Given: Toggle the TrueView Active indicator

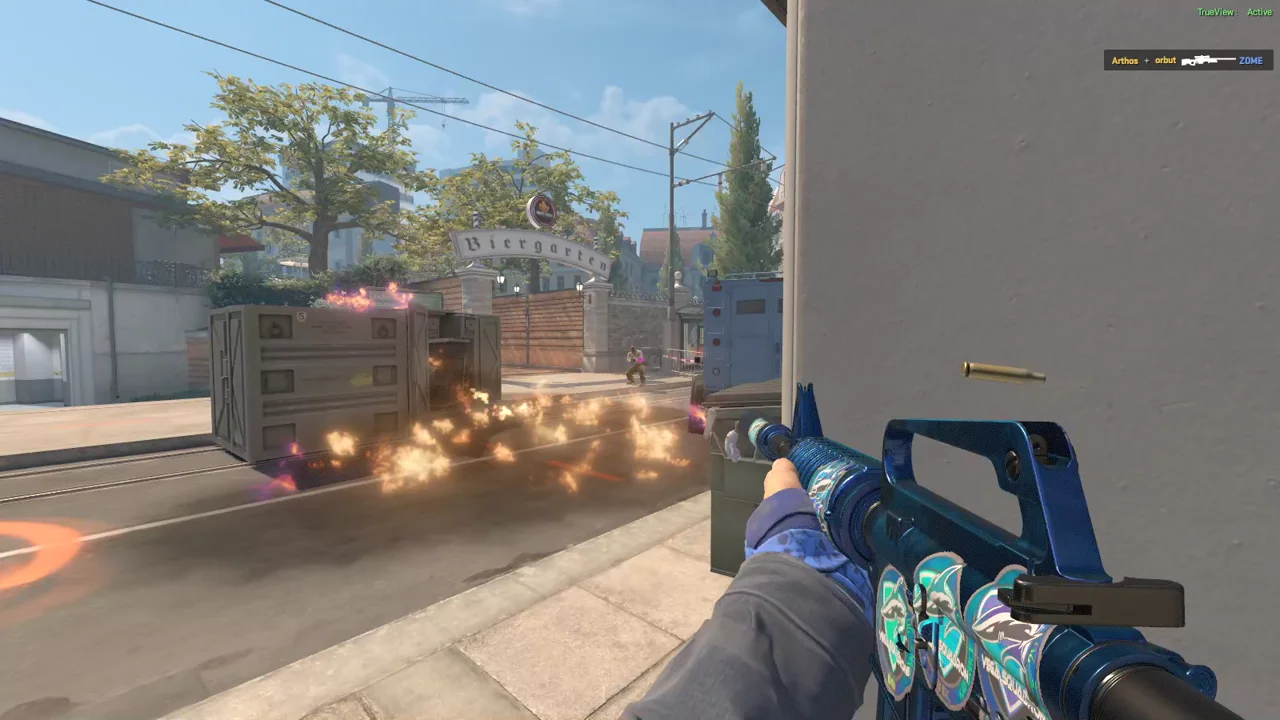Looking at the screenshot, I should (x=1234, y=12).
